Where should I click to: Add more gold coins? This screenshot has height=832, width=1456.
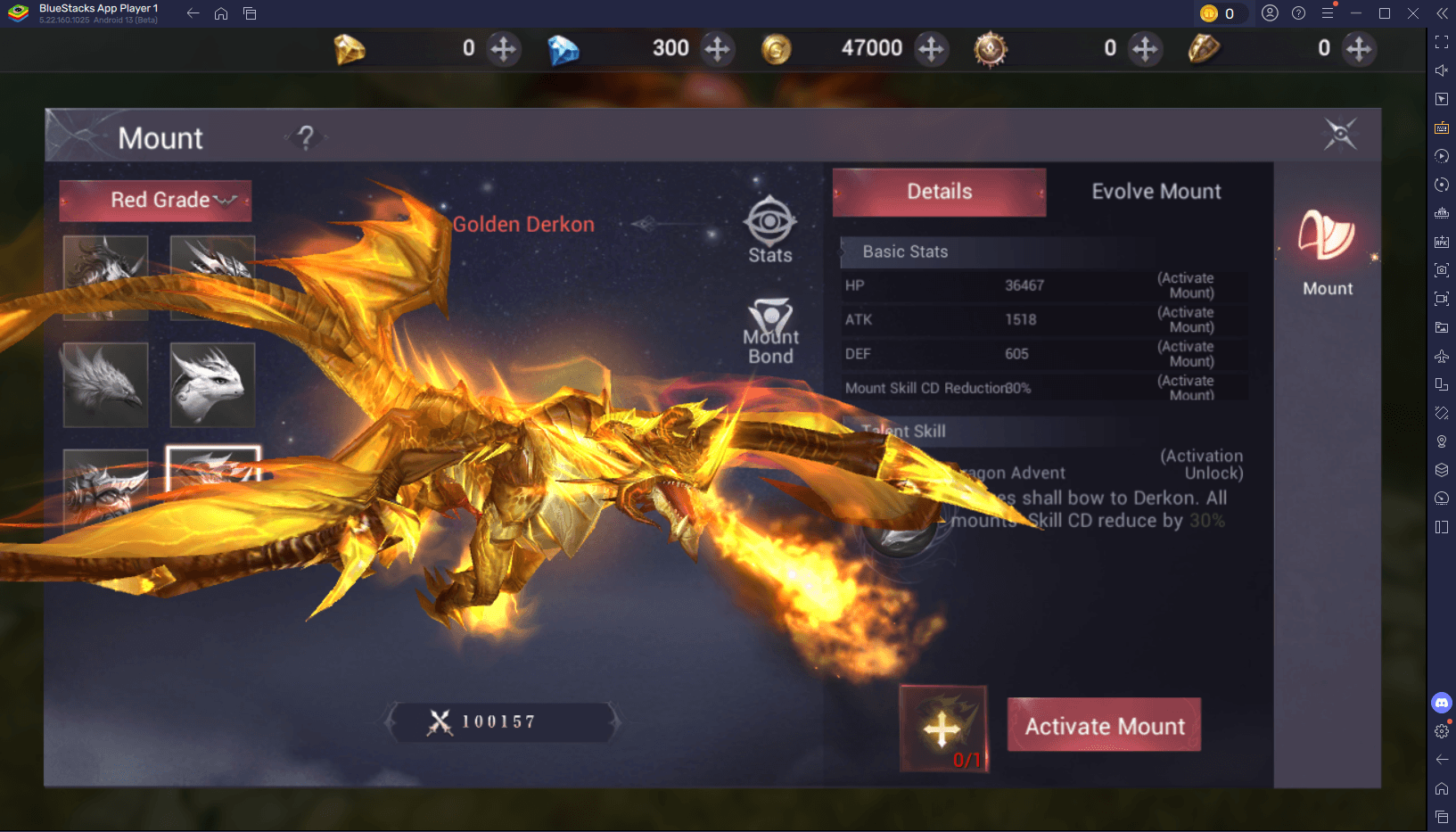tap(931, 48)
